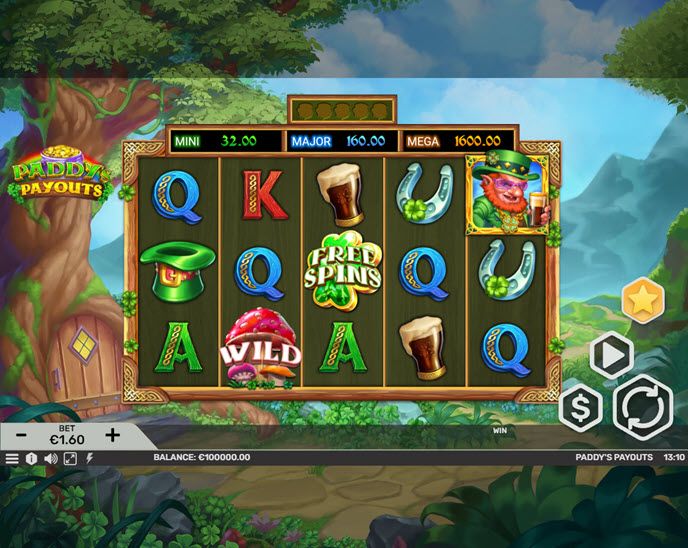Enter fullscreen mode with the expand icon

click(70, 458)
